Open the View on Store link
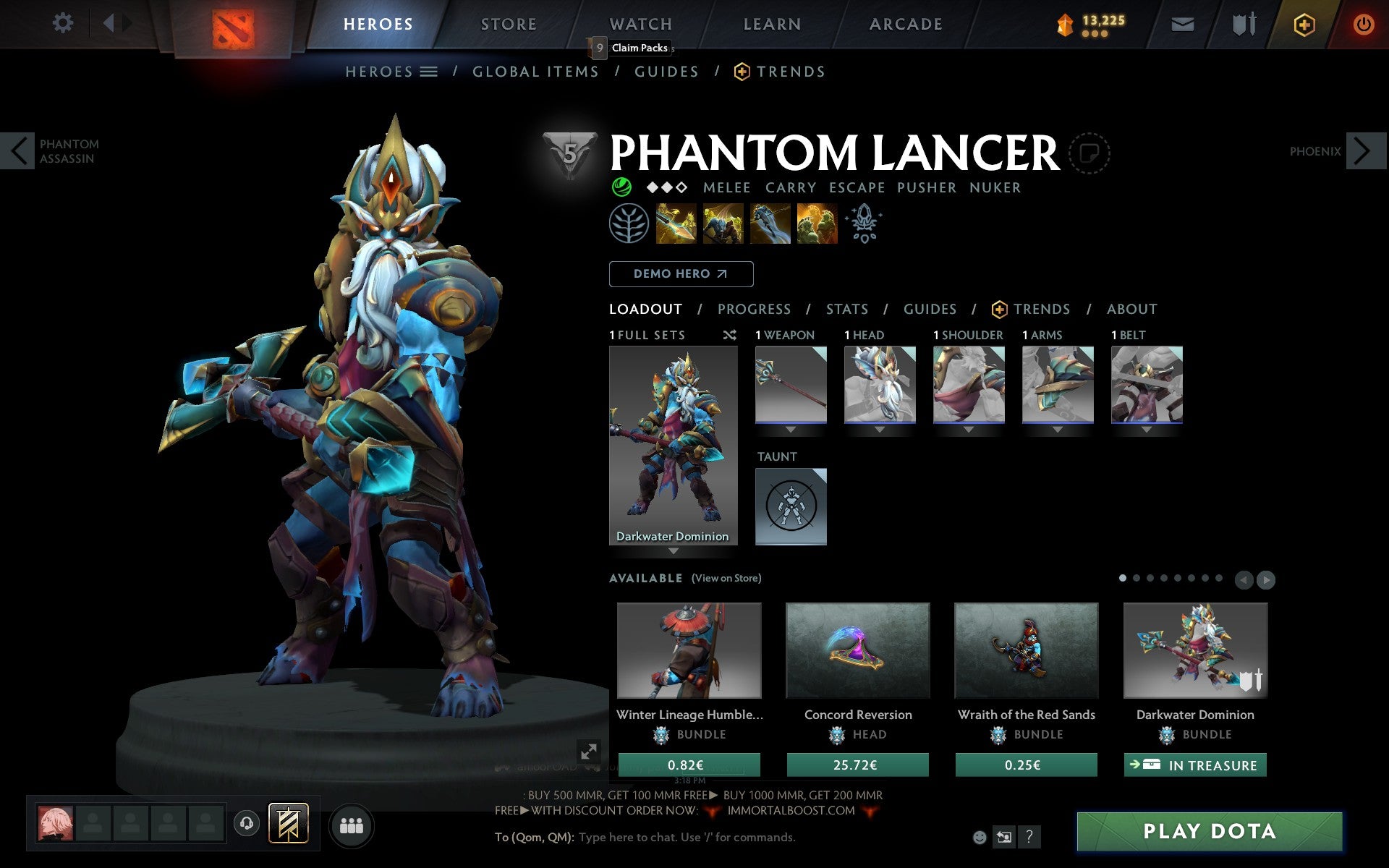1389x868 pixels. [726, 578]
